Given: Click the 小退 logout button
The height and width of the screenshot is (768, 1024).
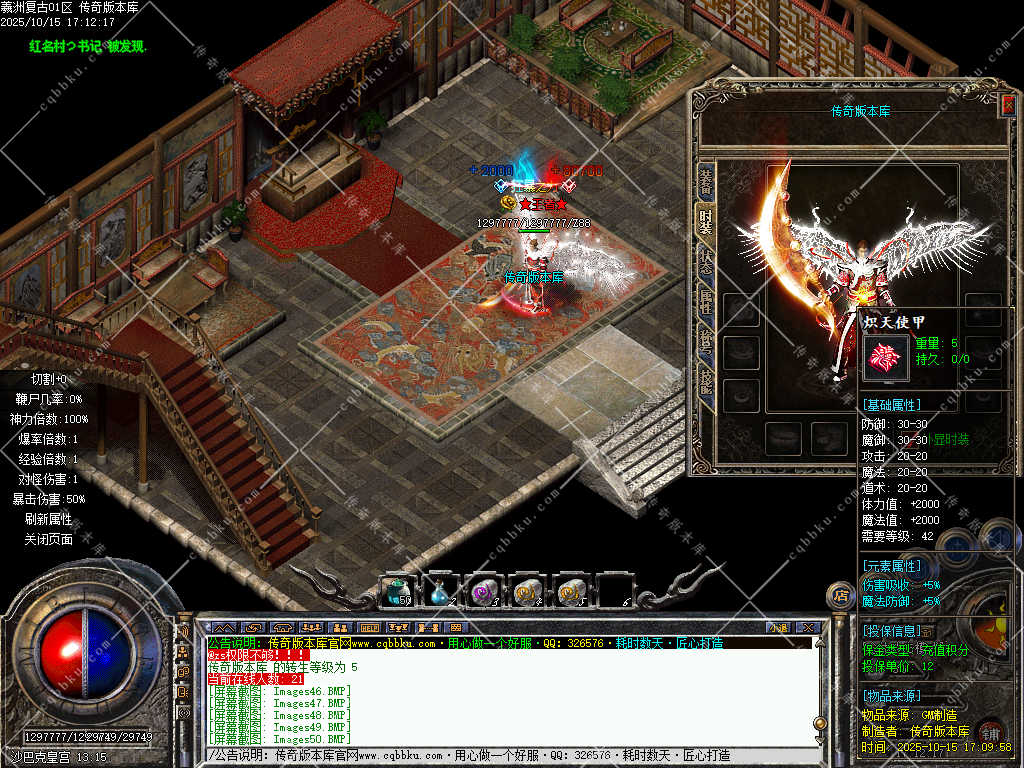Looking at the screenshot, I should point(779,628).
